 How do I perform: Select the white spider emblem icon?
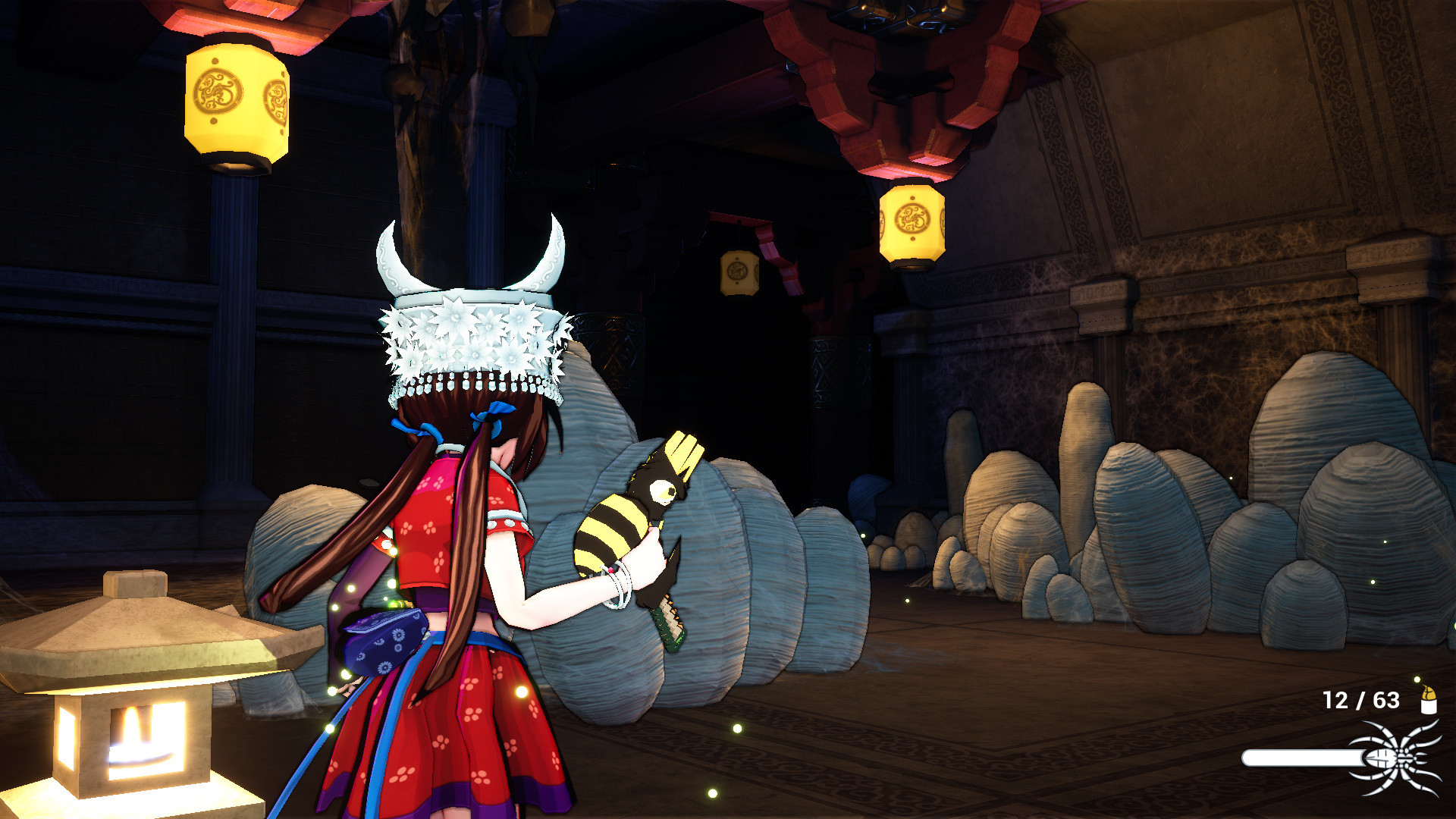tap(1398, 758)
